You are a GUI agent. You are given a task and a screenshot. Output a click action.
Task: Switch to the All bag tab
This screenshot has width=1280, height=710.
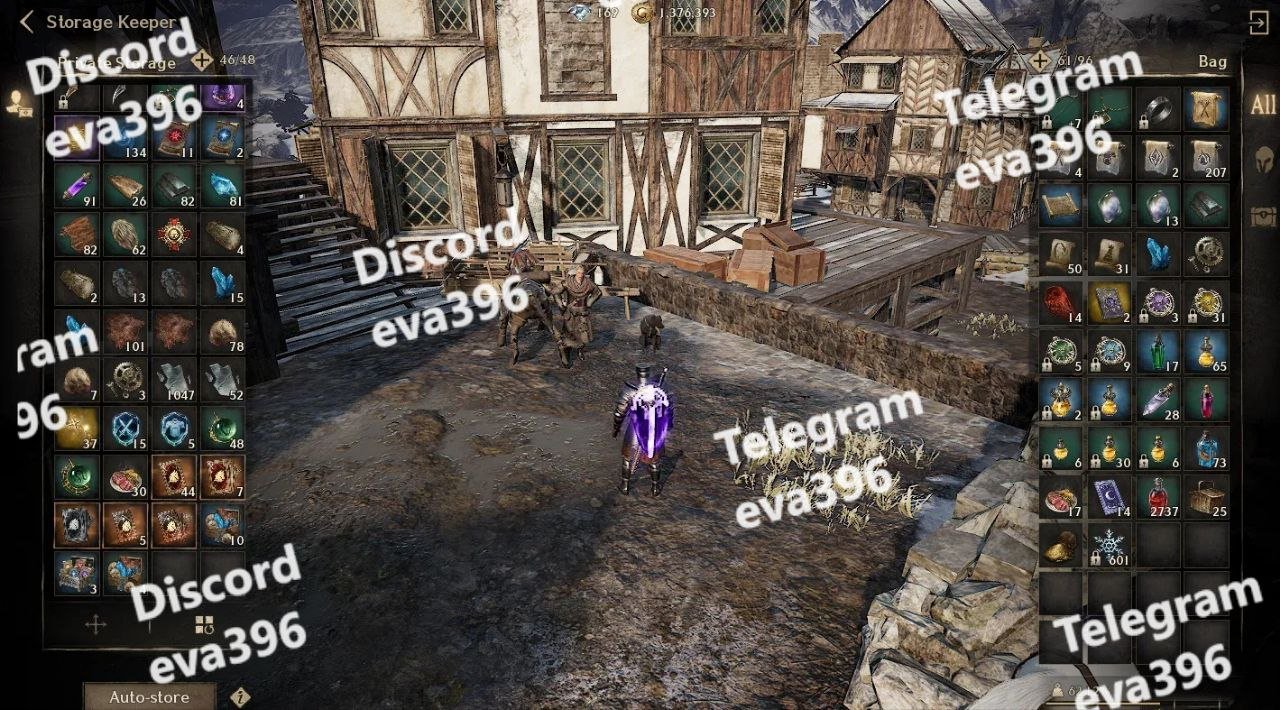coord(1262,105)
